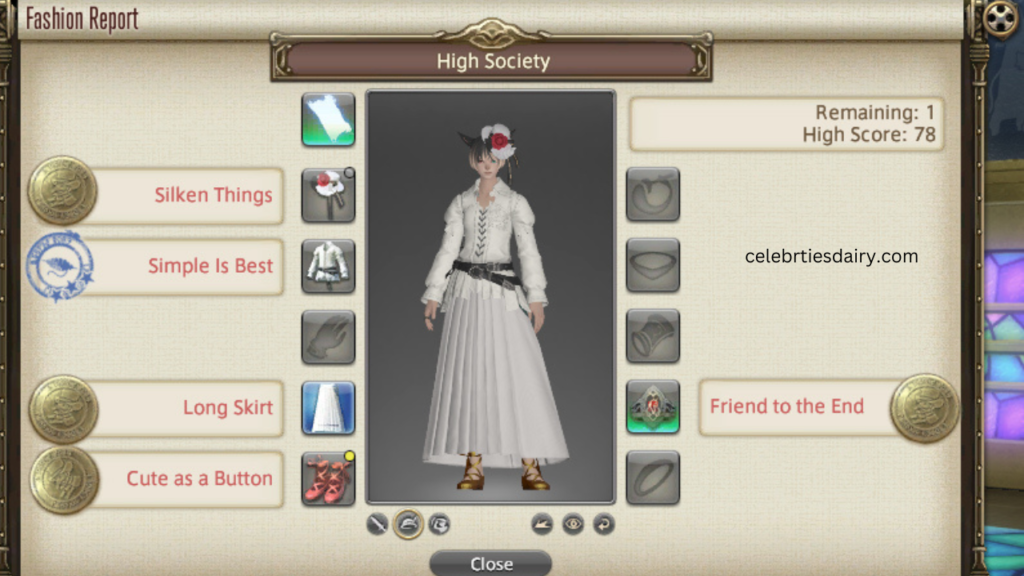Screen dimensions: 1024x576
Task: Close the Fashion Report window
Action: 490,564
